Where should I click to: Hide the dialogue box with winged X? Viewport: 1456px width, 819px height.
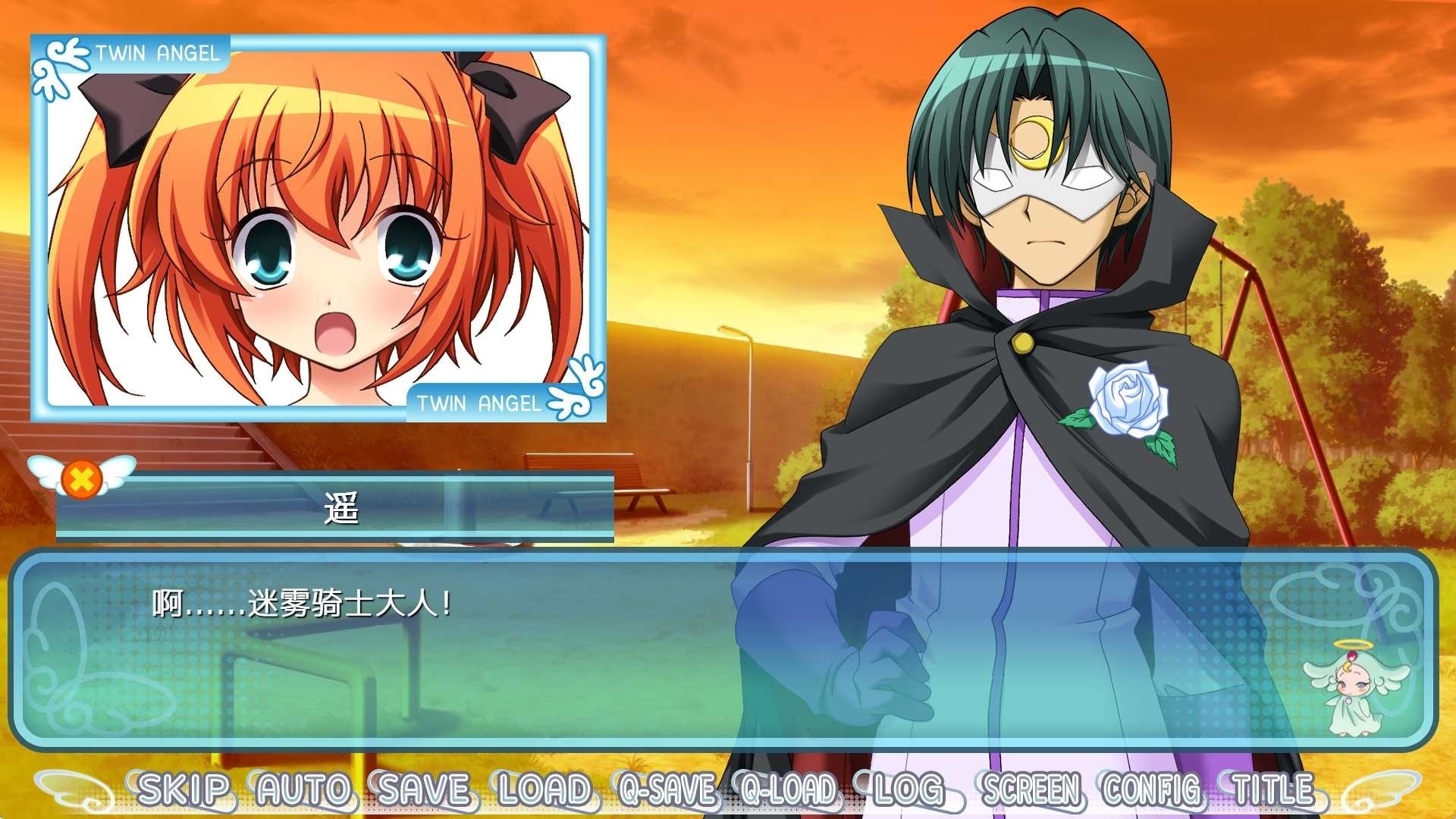click(x=81, y=478)
